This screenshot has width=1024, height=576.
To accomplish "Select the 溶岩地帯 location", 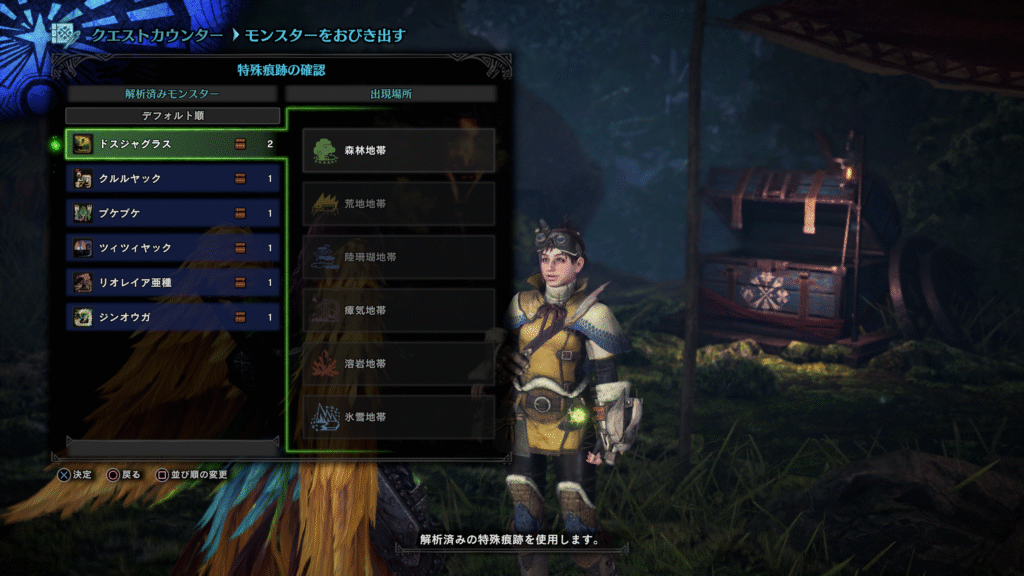I will [x=398, y=363].
